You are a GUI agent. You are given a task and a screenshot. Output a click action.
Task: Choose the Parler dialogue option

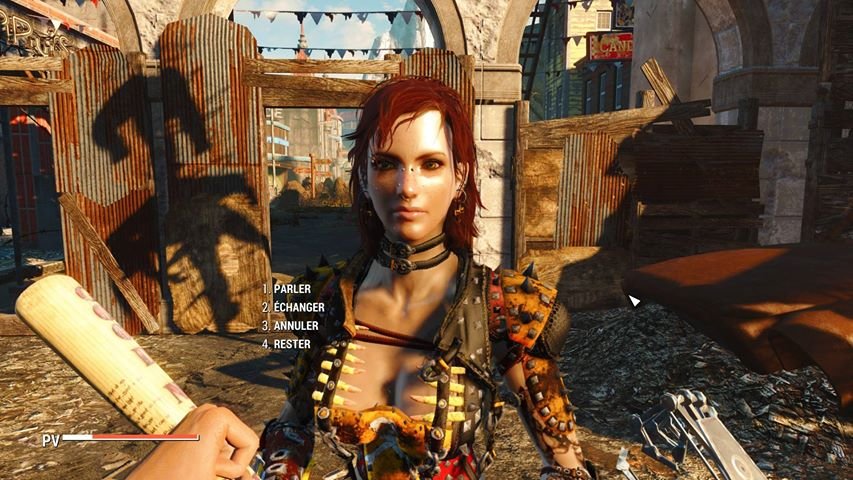pyautogui.click(x=291, y=288)
